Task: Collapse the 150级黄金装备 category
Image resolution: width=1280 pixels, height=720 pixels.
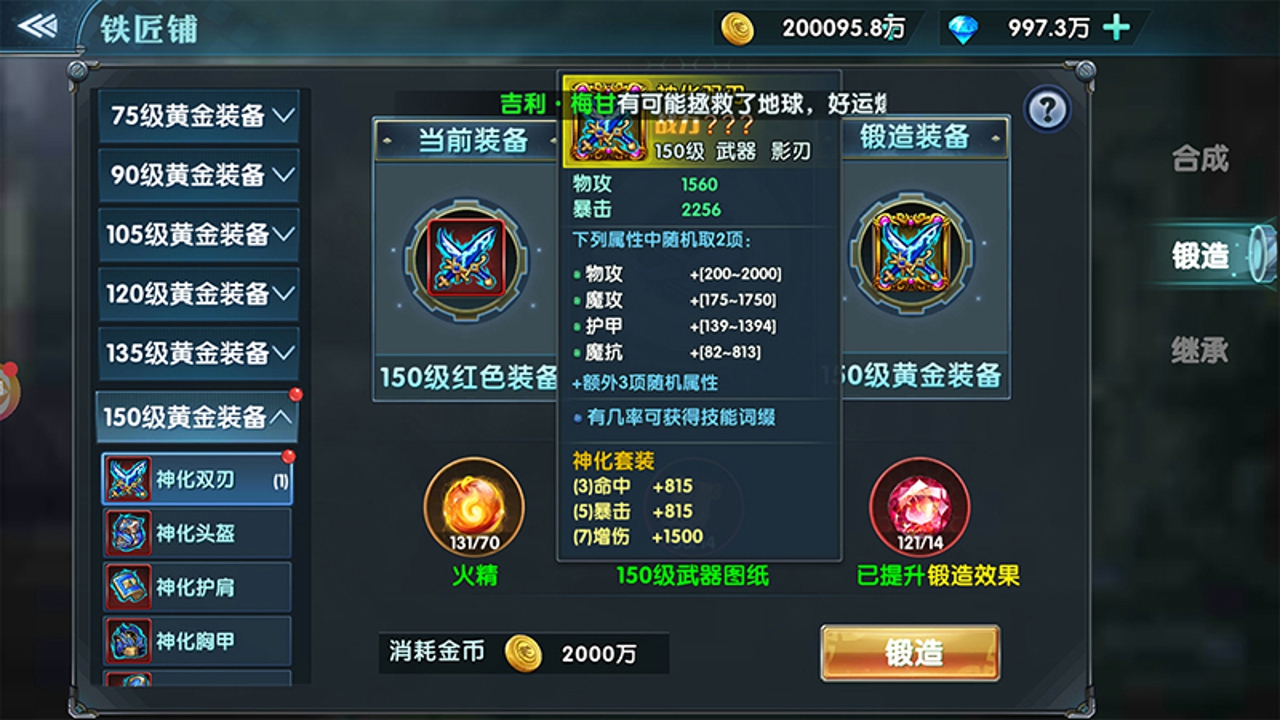Action: point(197,414)
